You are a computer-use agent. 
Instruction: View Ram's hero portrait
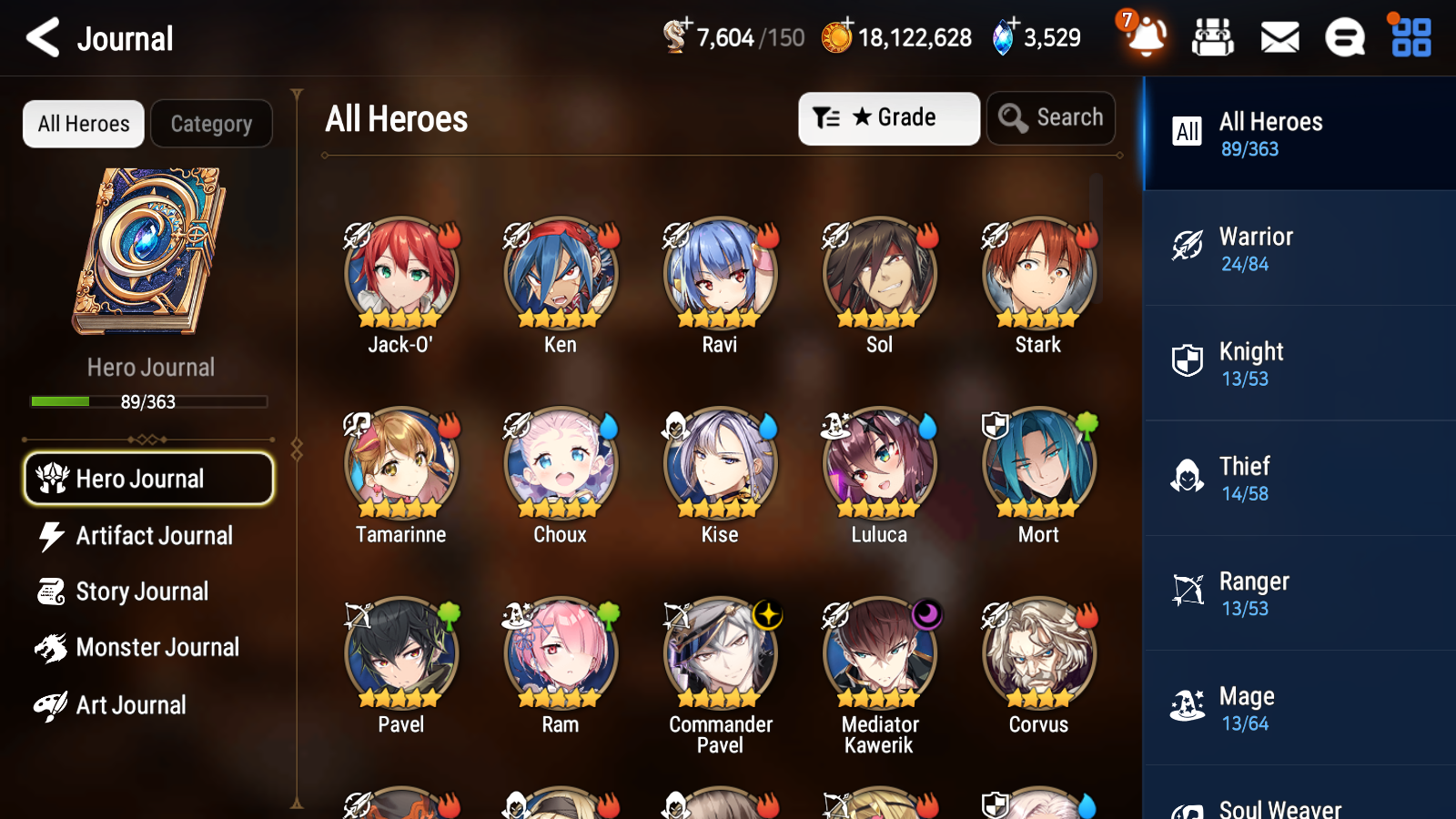pos(560,652)
